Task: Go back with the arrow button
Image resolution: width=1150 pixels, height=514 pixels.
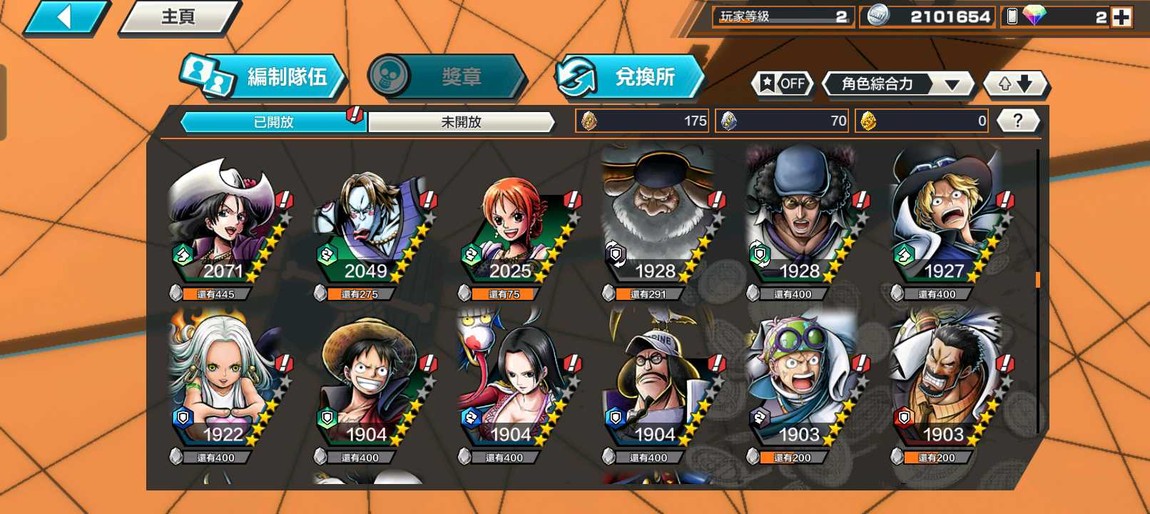Action: click(x=65, y=17)
